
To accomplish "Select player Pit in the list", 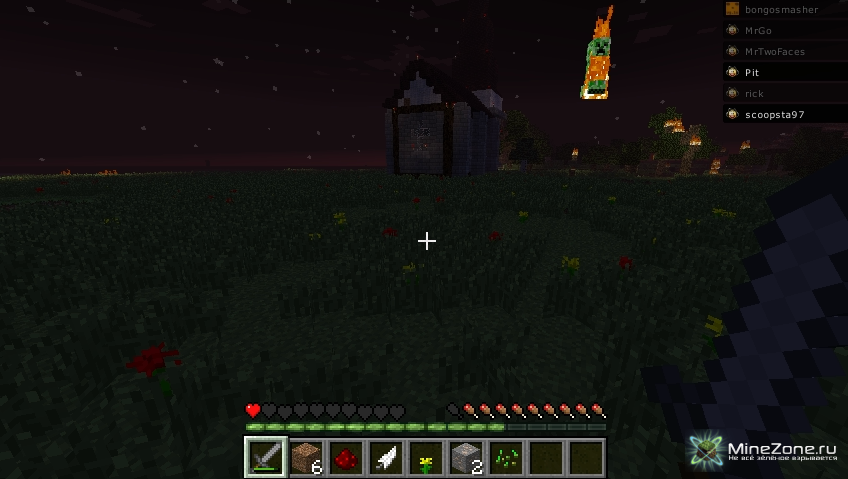I will point(752,73).
